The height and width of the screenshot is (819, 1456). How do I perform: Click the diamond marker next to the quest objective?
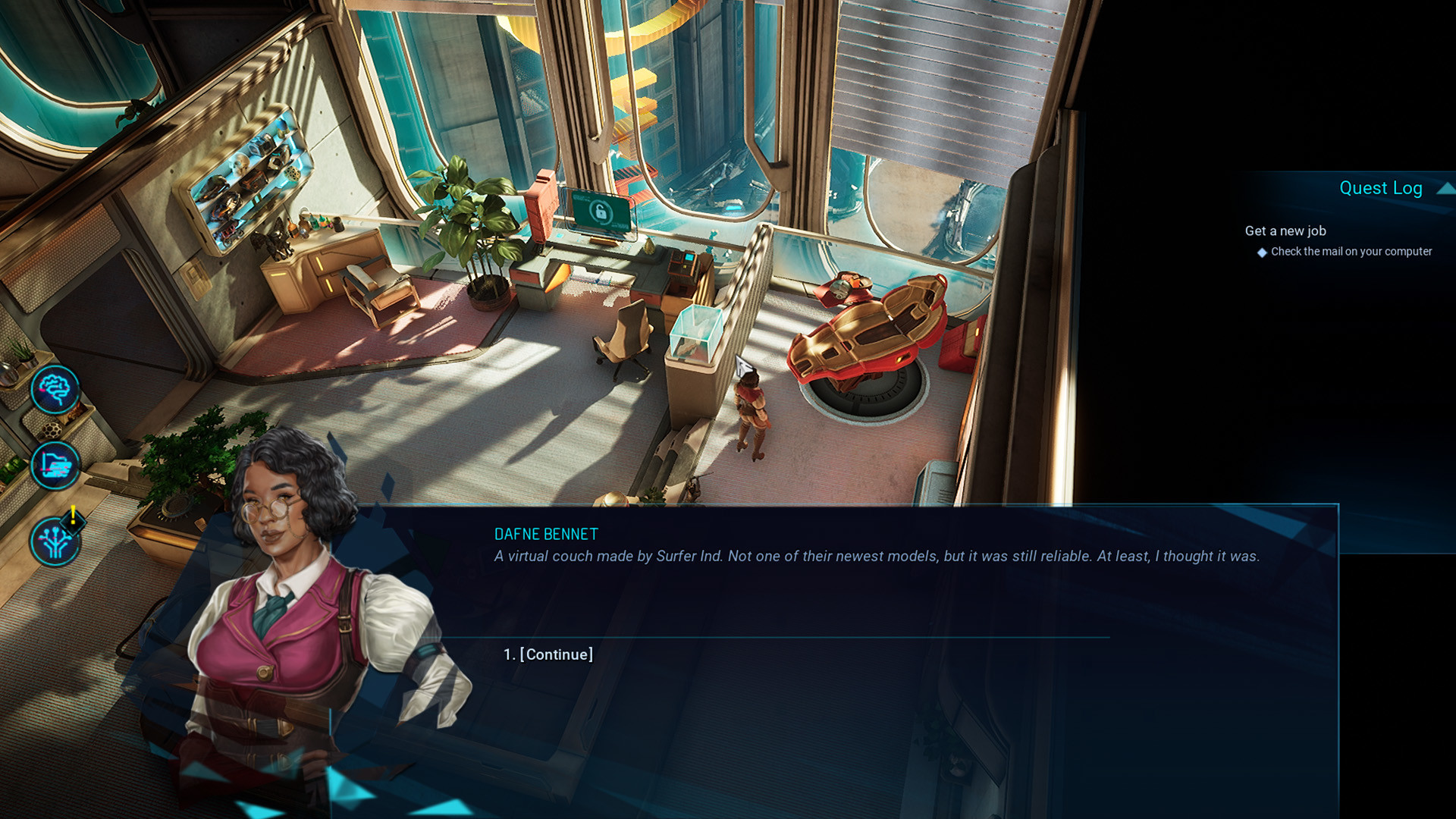(x=1261, y=252)
